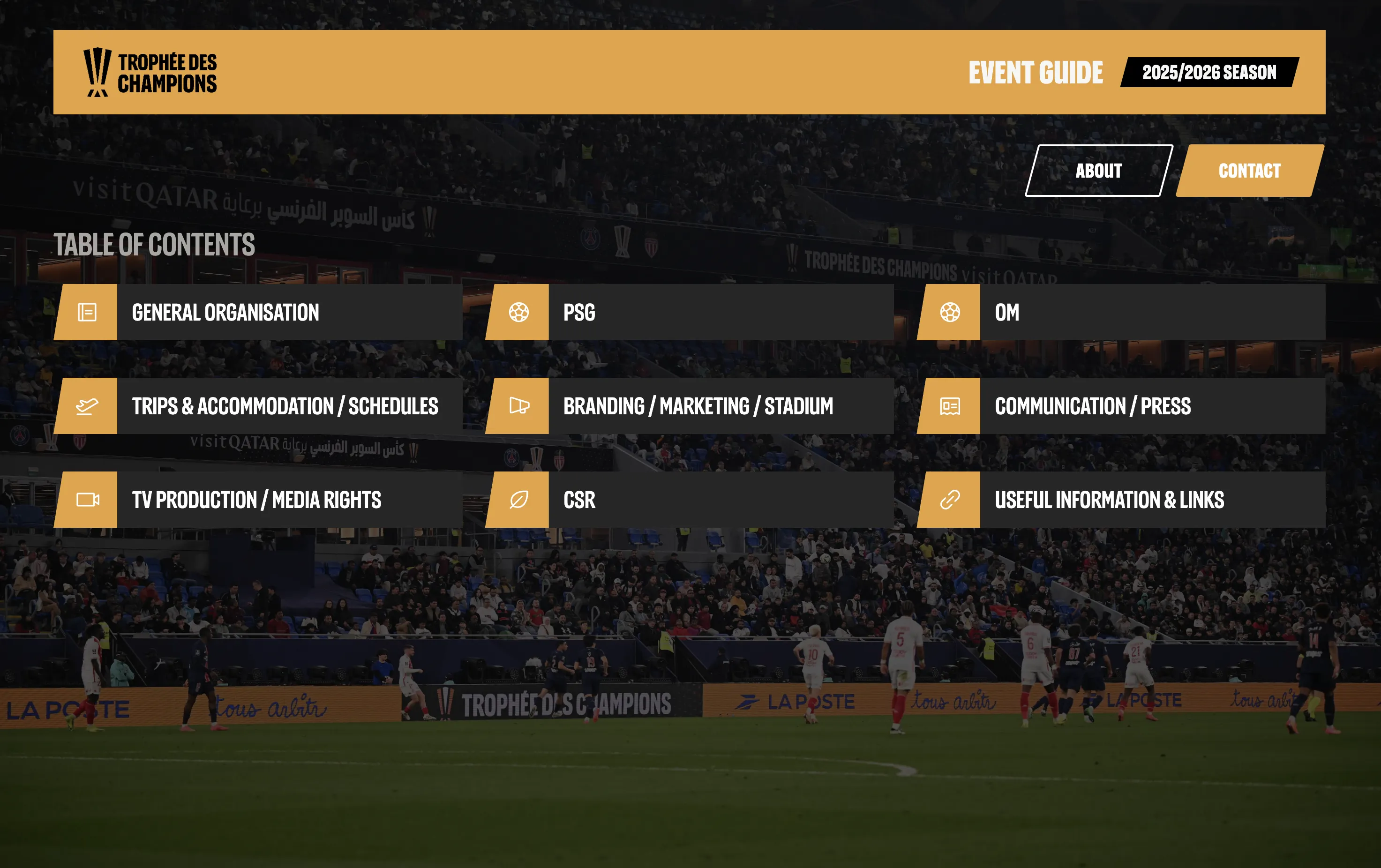Open Communication / Press section
The image size is (1381, 868).
(x=1121, y=406)
